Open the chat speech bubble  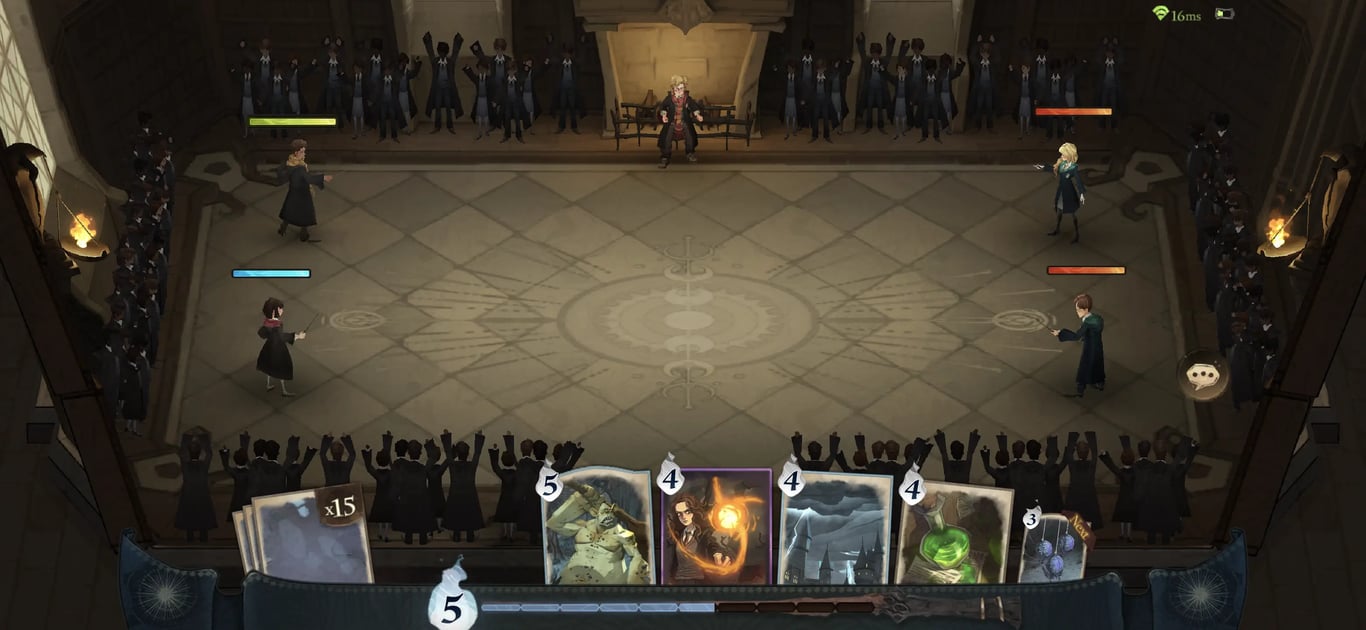tap(1202, 375)
